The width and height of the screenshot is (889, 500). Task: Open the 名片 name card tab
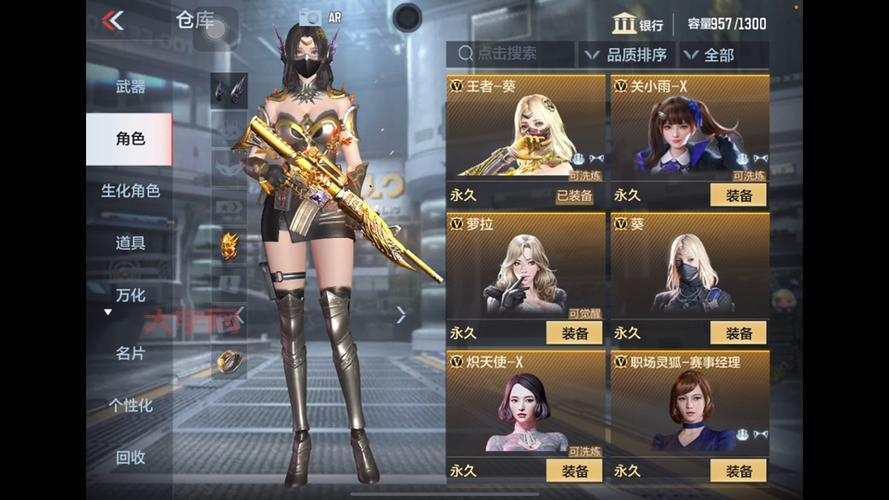point(130,353)
